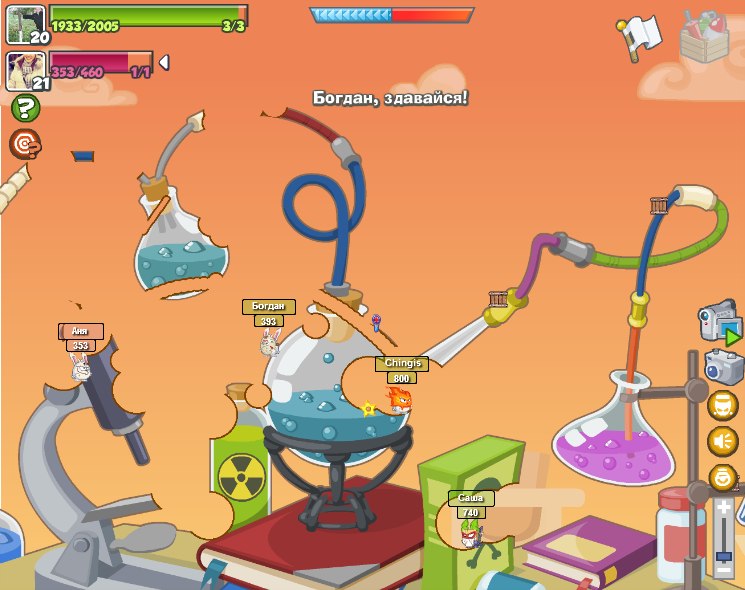Toggle sound with the speaker button
The height and width of the screenshot is (590, 745).
[722, 441]
